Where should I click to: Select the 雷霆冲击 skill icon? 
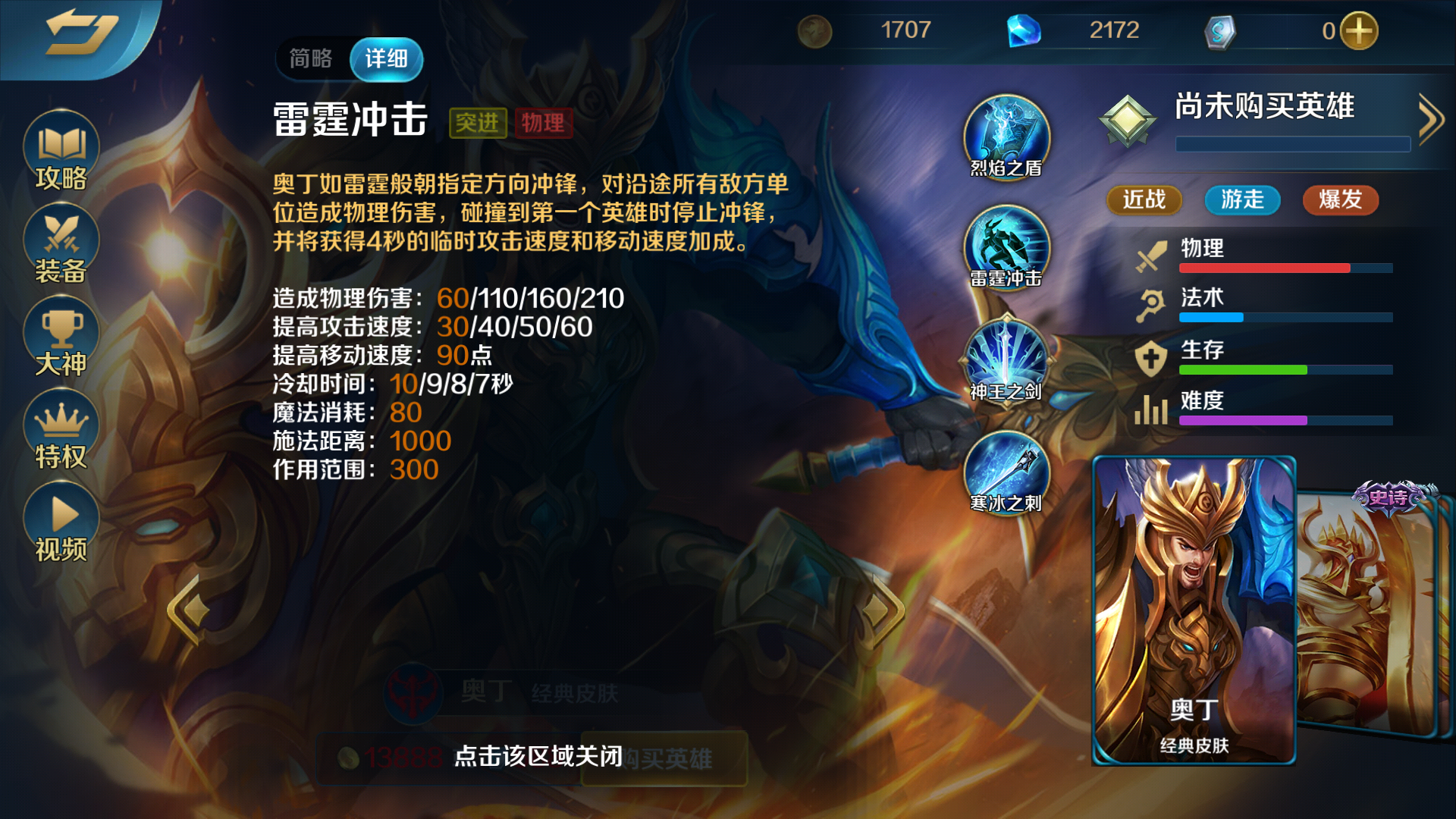(x=1006, y=247)
